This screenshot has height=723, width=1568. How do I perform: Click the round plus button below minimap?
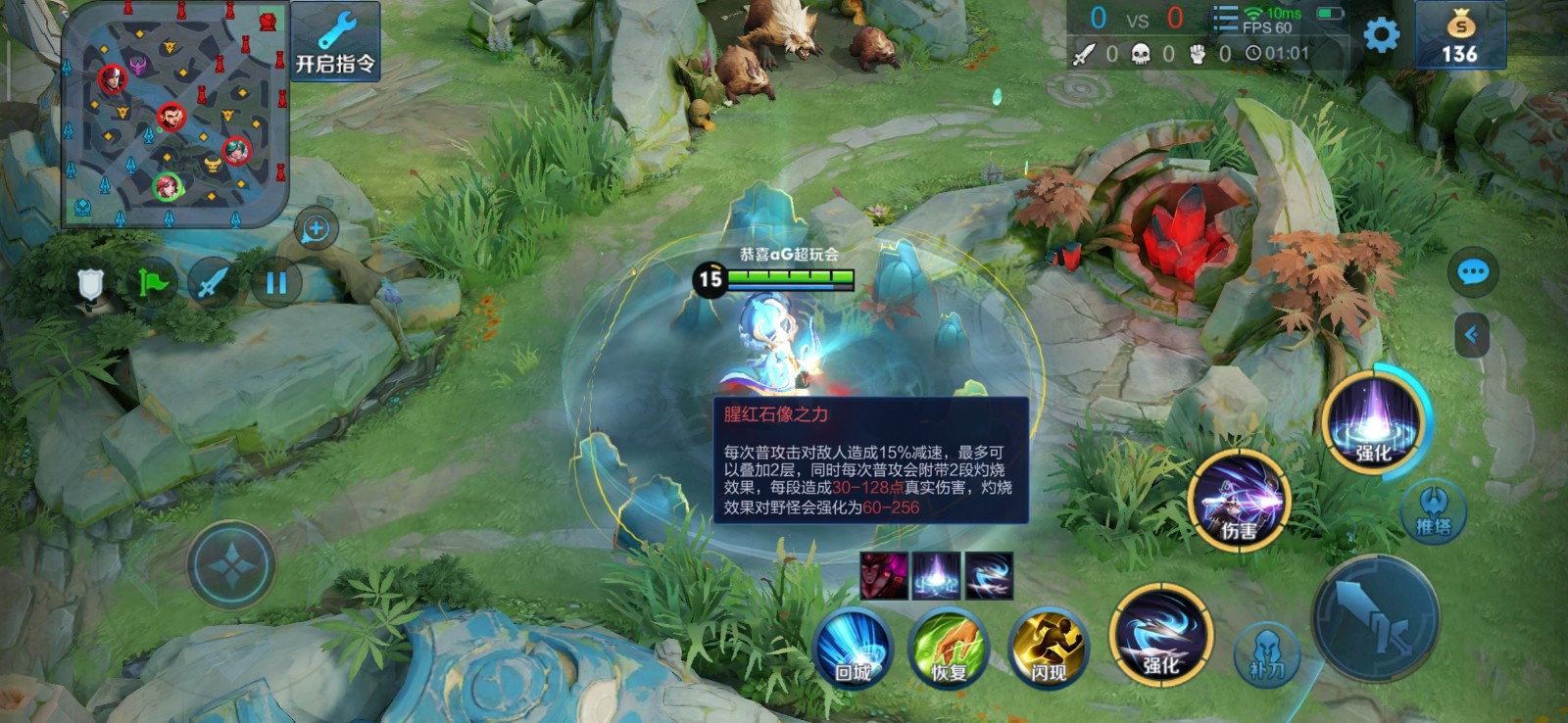[316, 229]
